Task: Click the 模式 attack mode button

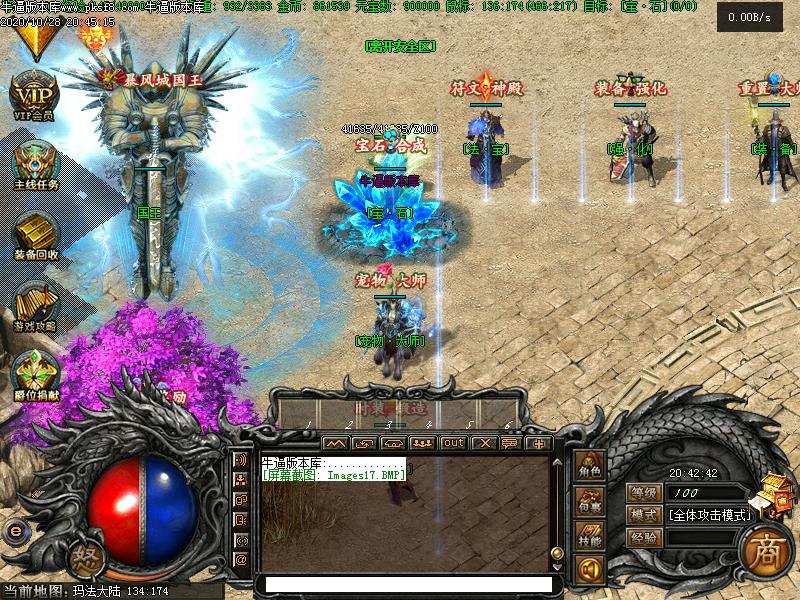Action: [645, 515]
